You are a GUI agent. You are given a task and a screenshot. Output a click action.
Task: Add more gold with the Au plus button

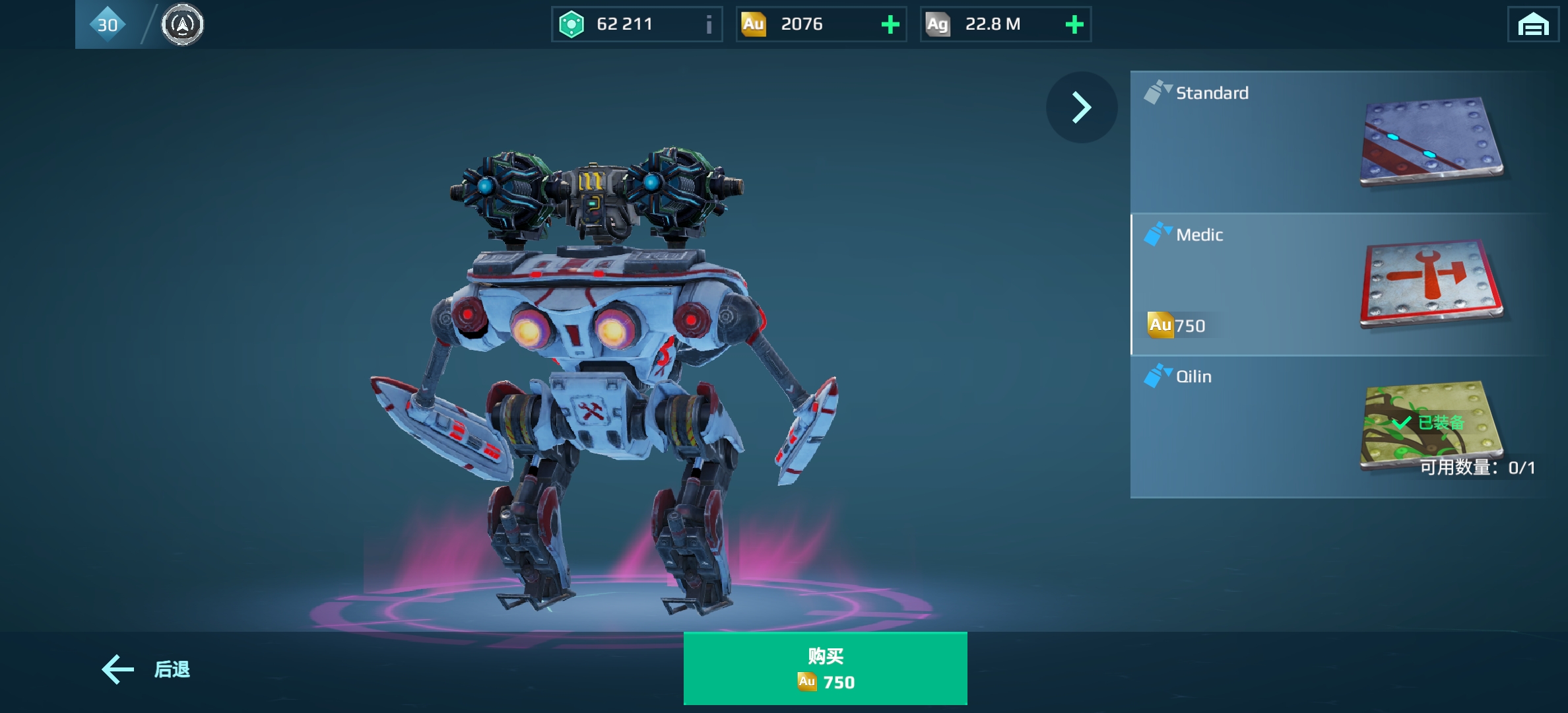890,25
